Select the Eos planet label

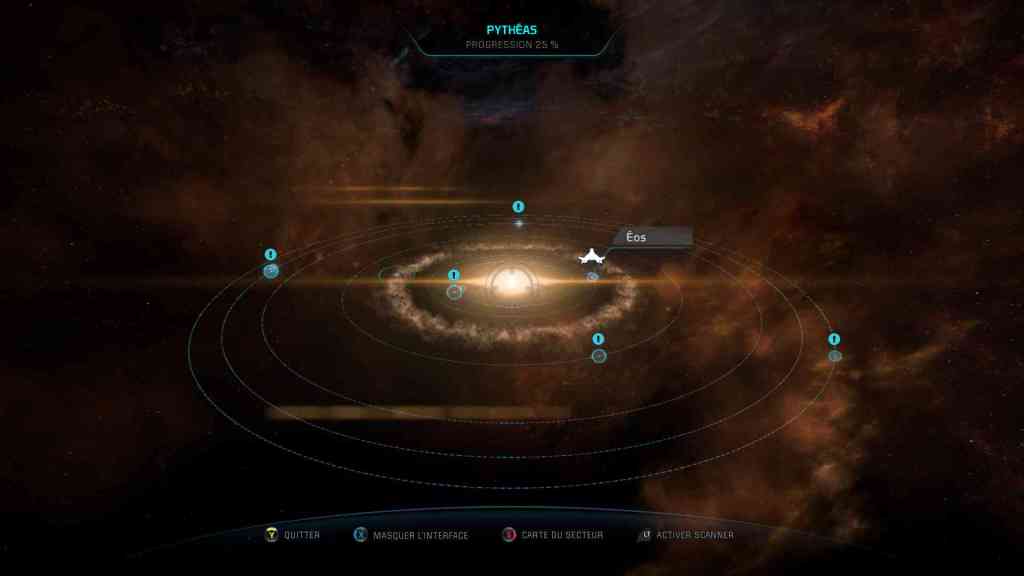pos(637,237)
